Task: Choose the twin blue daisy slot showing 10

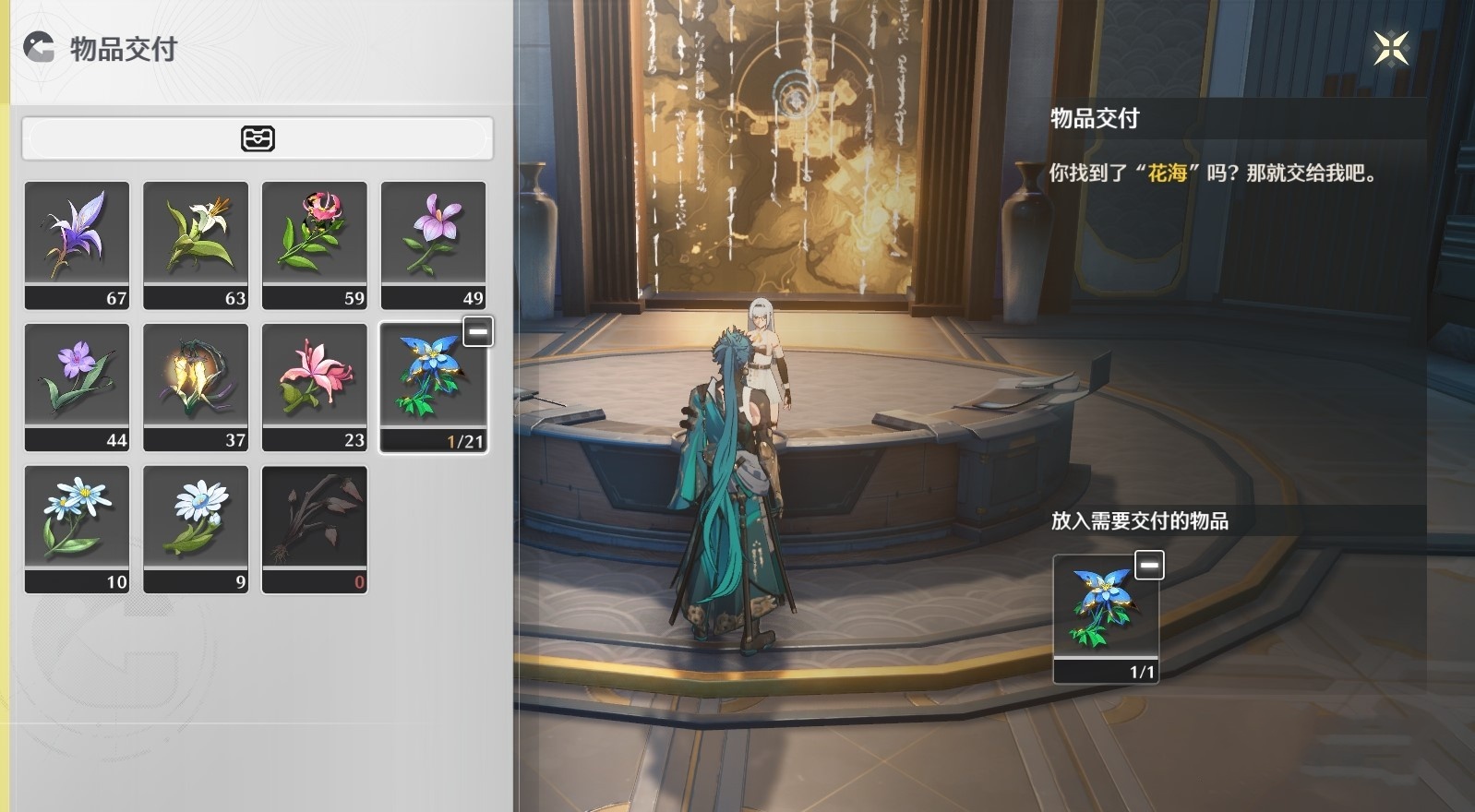Action: pos(77,529)
